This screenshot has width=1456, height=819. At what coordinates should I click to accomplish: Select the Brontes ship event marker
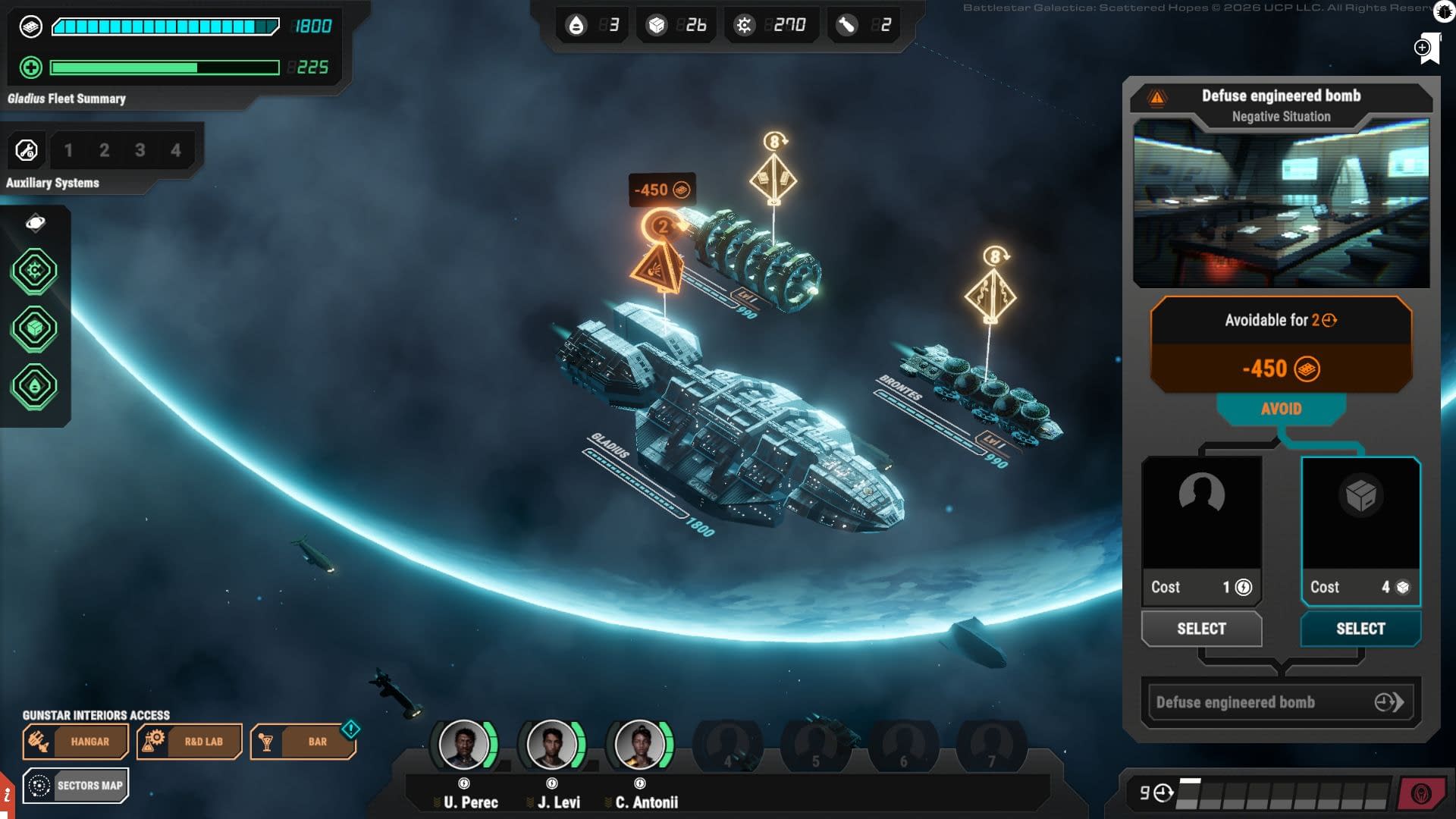[x=990, y=294]
